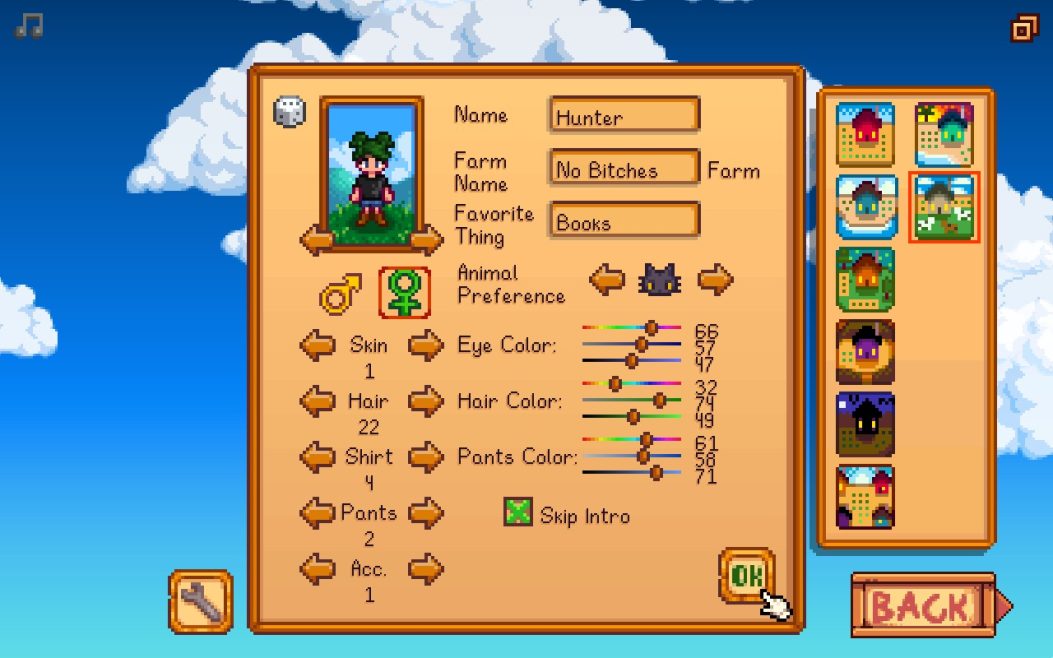Confirm character with the OK button

tap(746, 575)
